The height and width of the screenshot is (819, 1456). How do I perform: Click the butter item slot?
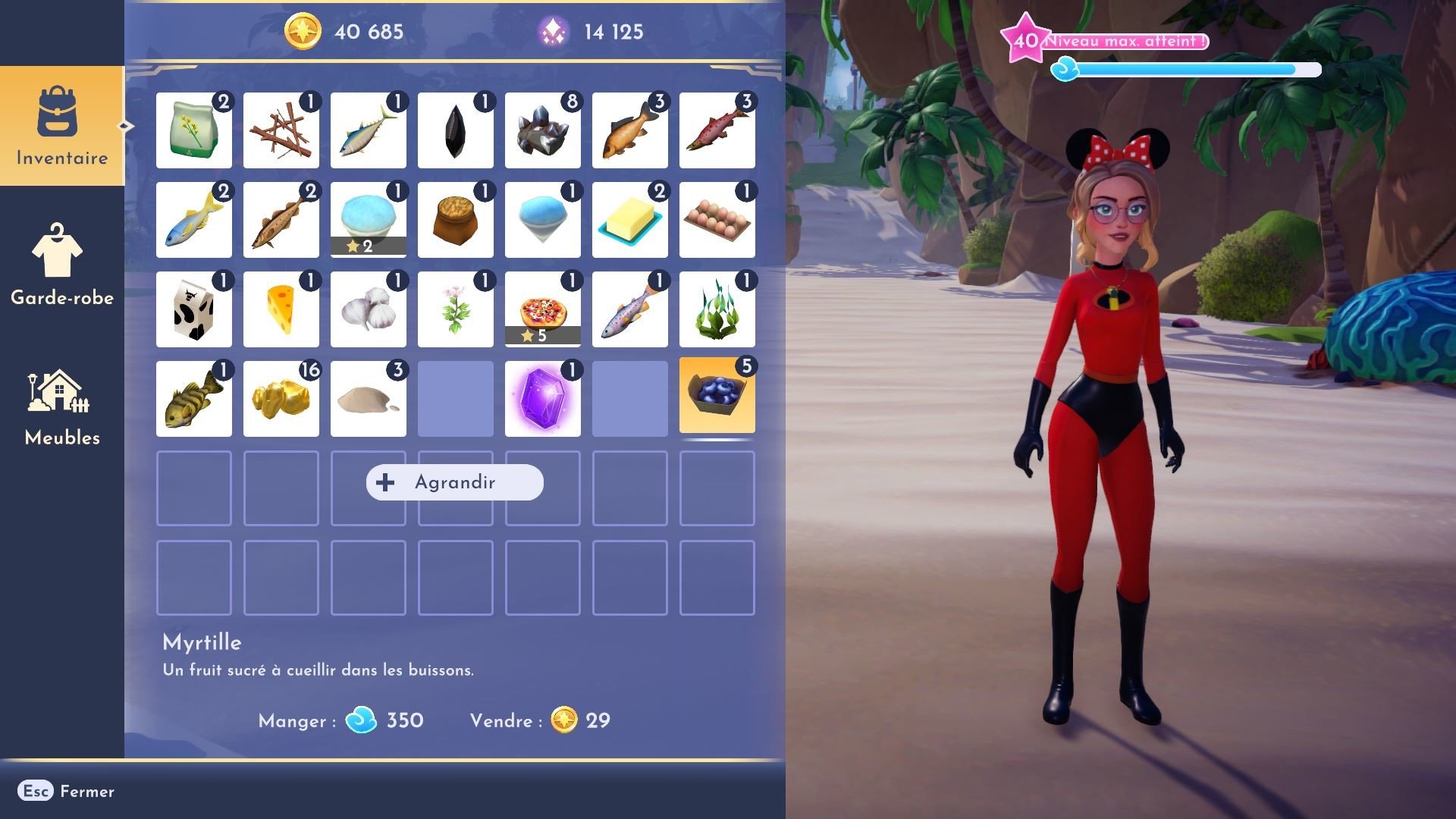coord(629,219)
